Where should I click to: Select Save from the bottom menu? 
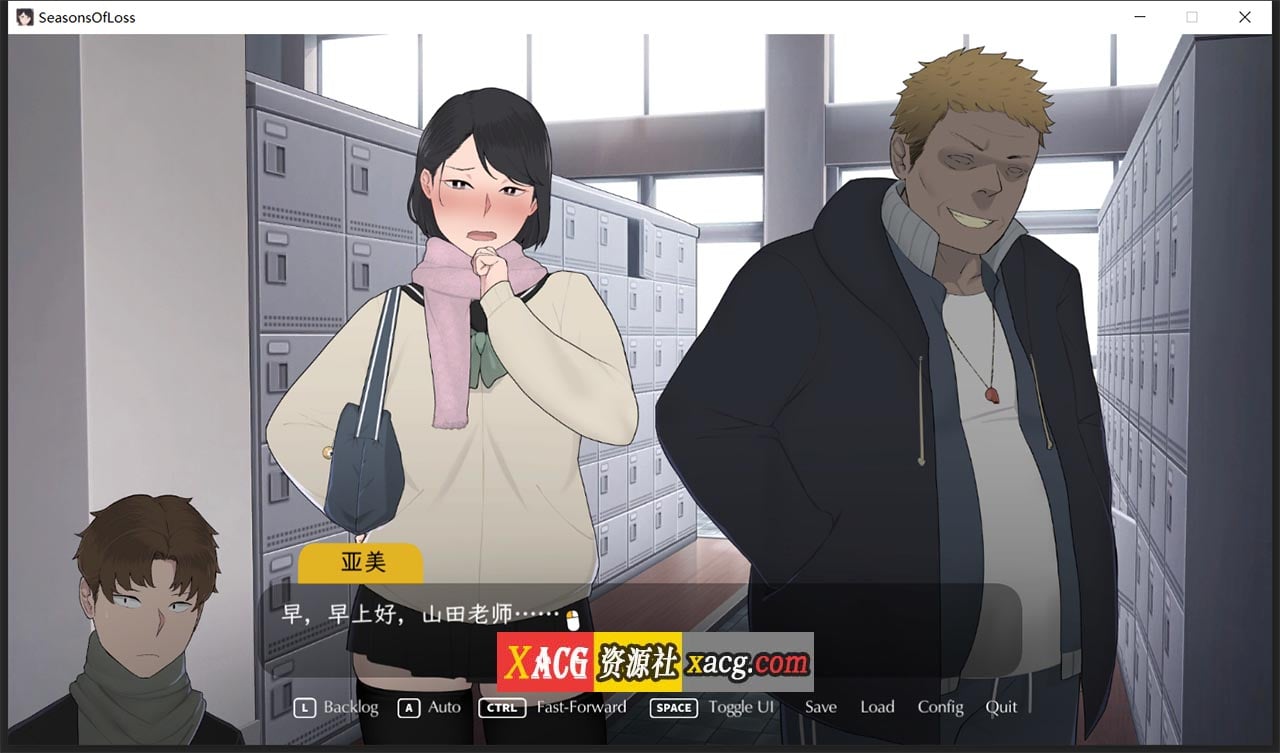(820, 707)
